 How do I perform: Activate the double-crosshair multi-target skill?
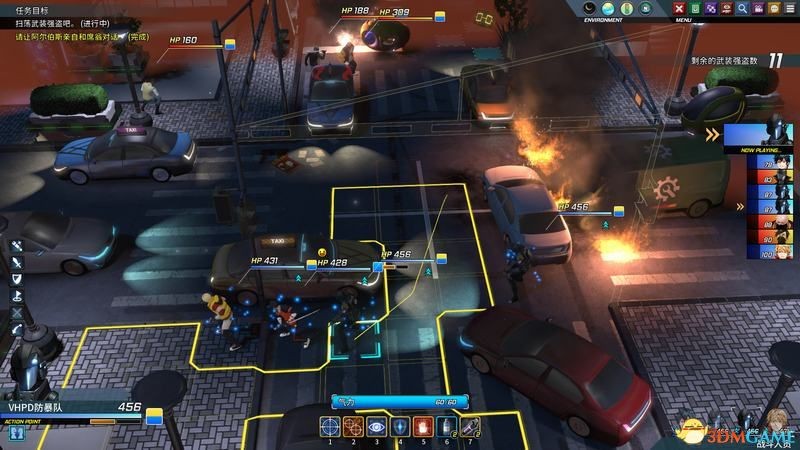pos(353,427)
